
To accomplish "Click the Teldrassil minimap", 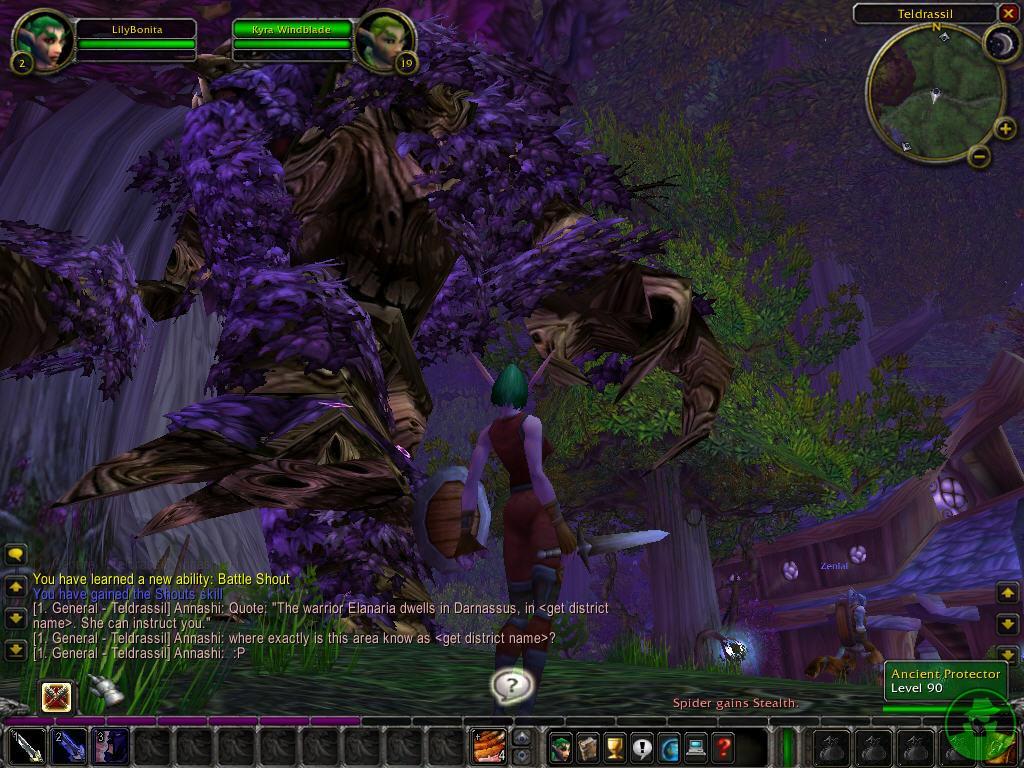I will point(935,95).
